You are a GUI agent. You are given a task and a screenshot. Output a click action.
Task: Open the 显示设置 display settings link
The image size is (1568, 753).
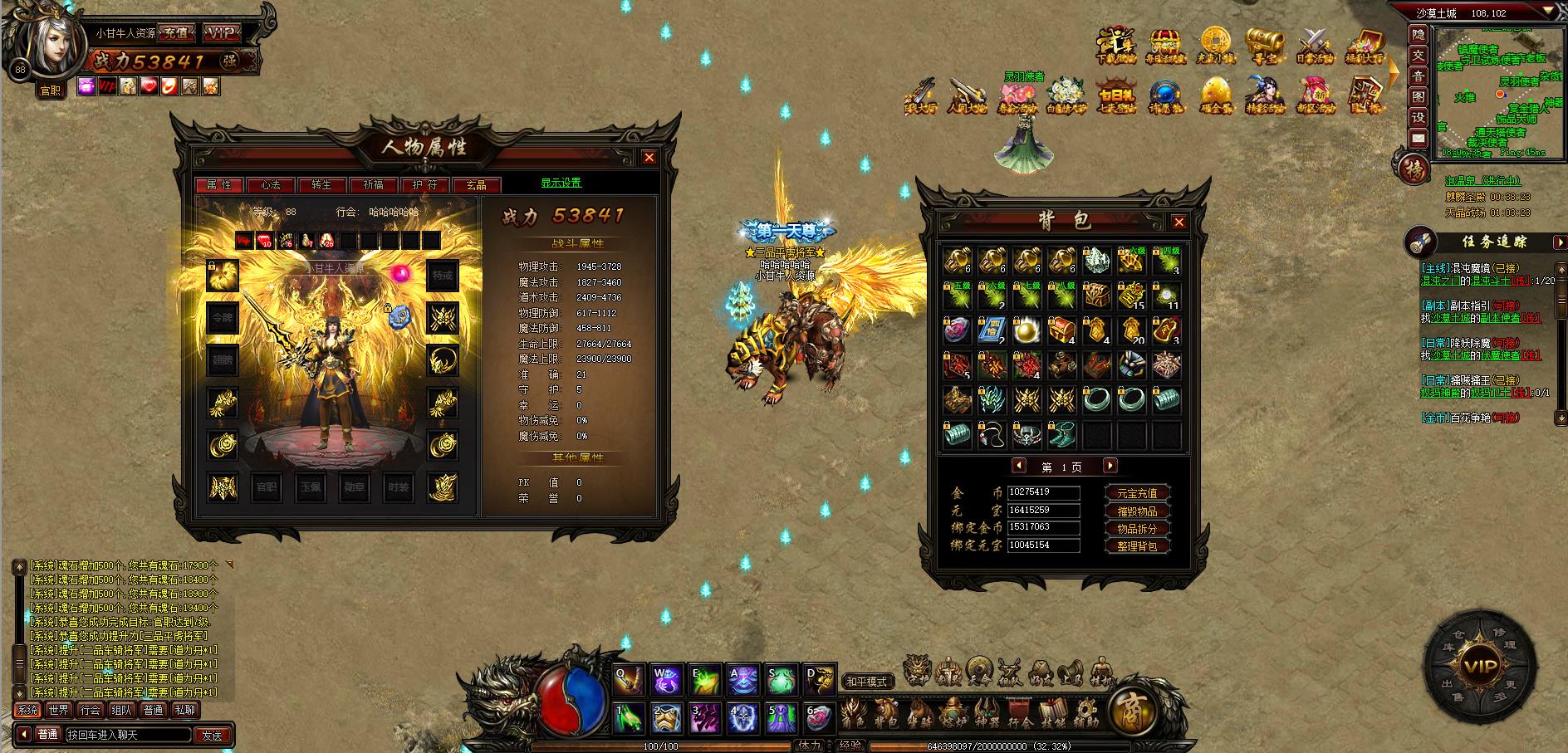coord(561,183)
